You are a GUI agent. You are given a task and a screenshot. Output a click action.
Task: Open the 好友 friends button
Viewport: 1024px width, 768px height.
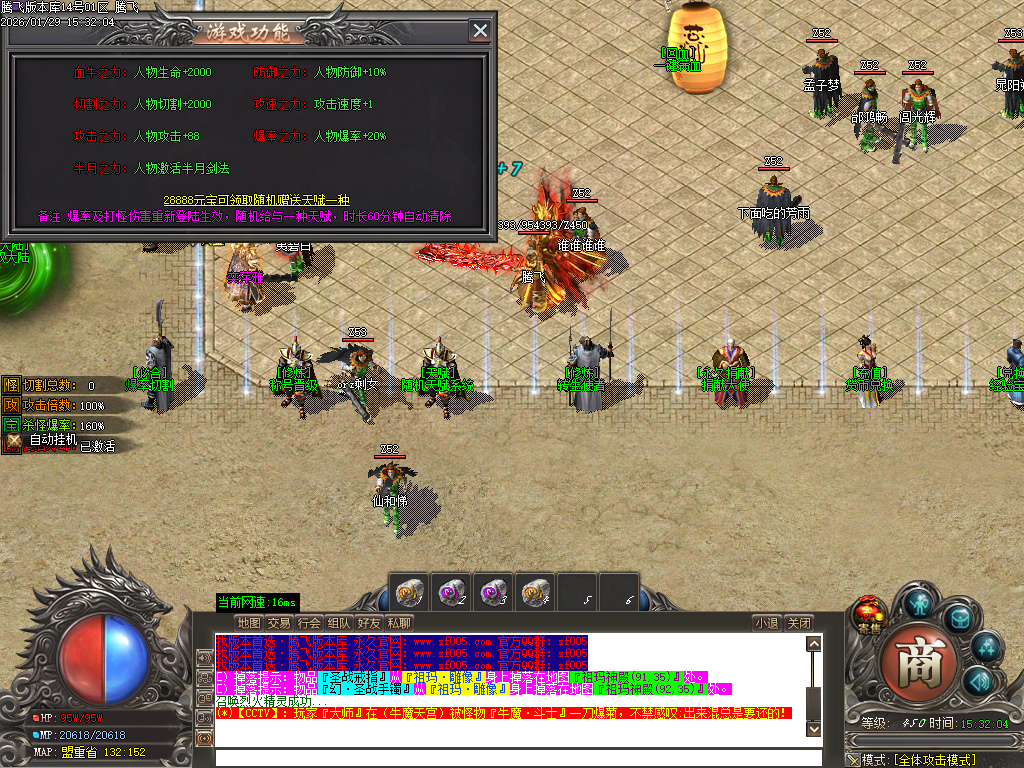pyautogui.click(x=369, y=623)
